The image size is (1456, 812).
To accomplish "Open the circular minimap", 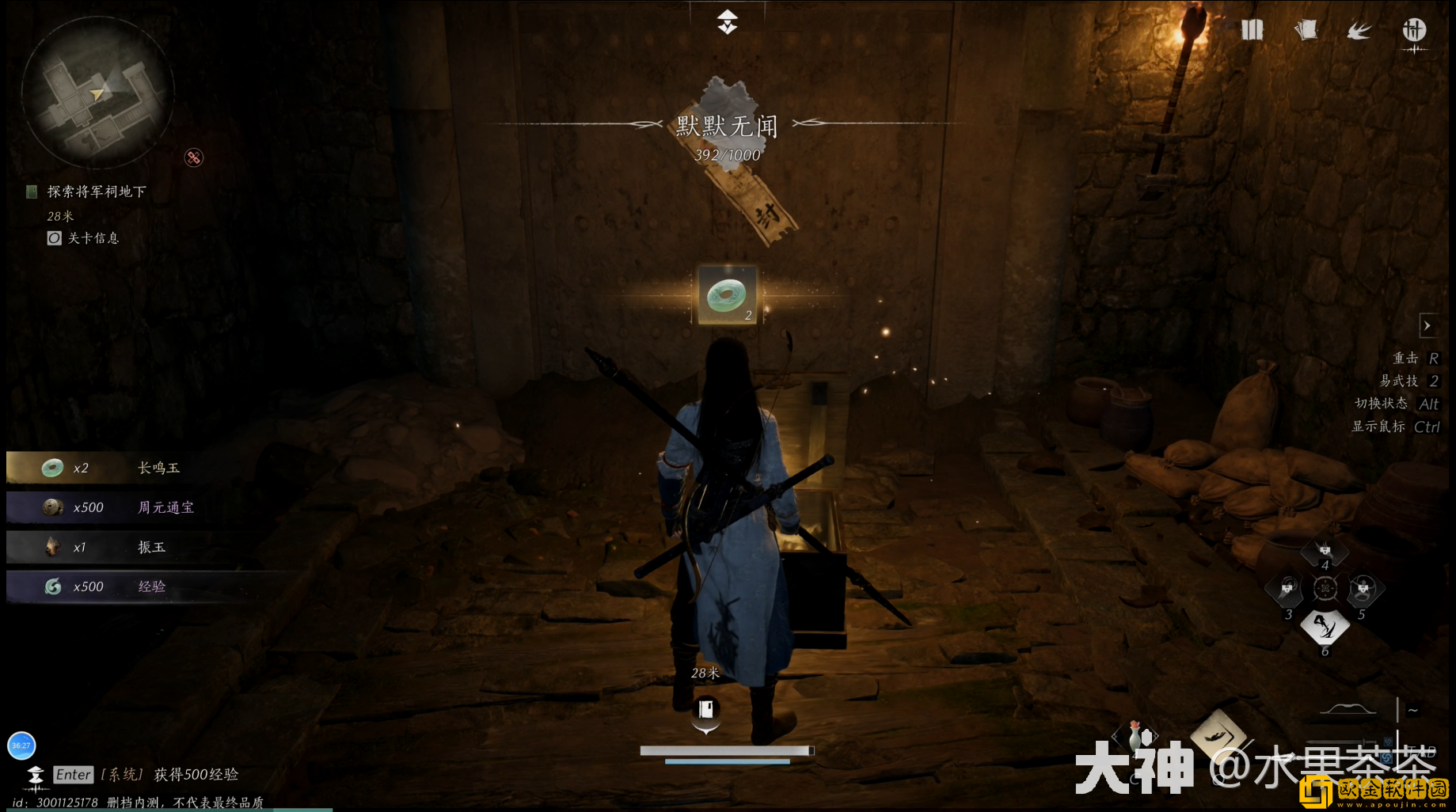I will point(97,93).
